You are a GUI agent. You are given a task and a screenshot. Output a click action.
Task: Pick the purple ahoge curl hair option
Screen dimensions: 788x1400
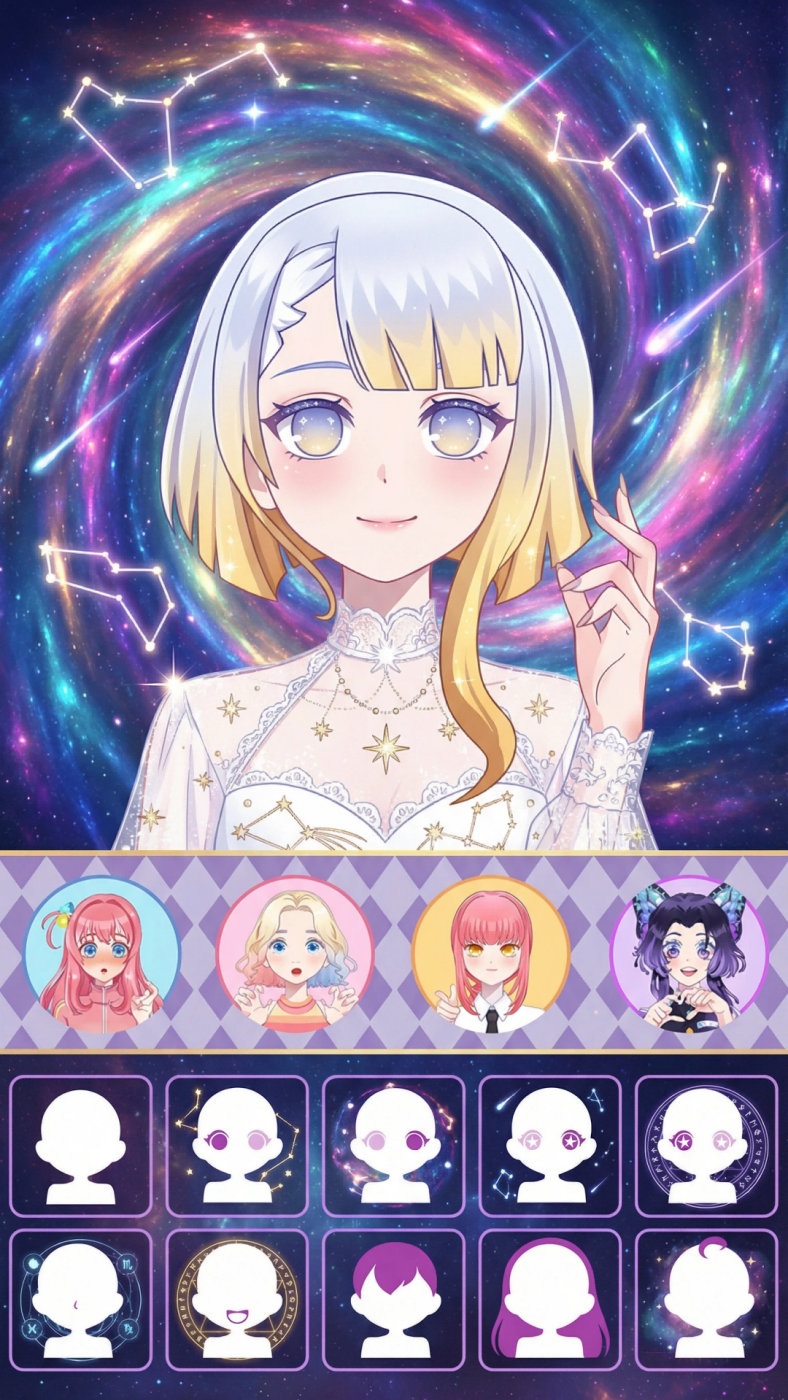[x=706, y=1299]
